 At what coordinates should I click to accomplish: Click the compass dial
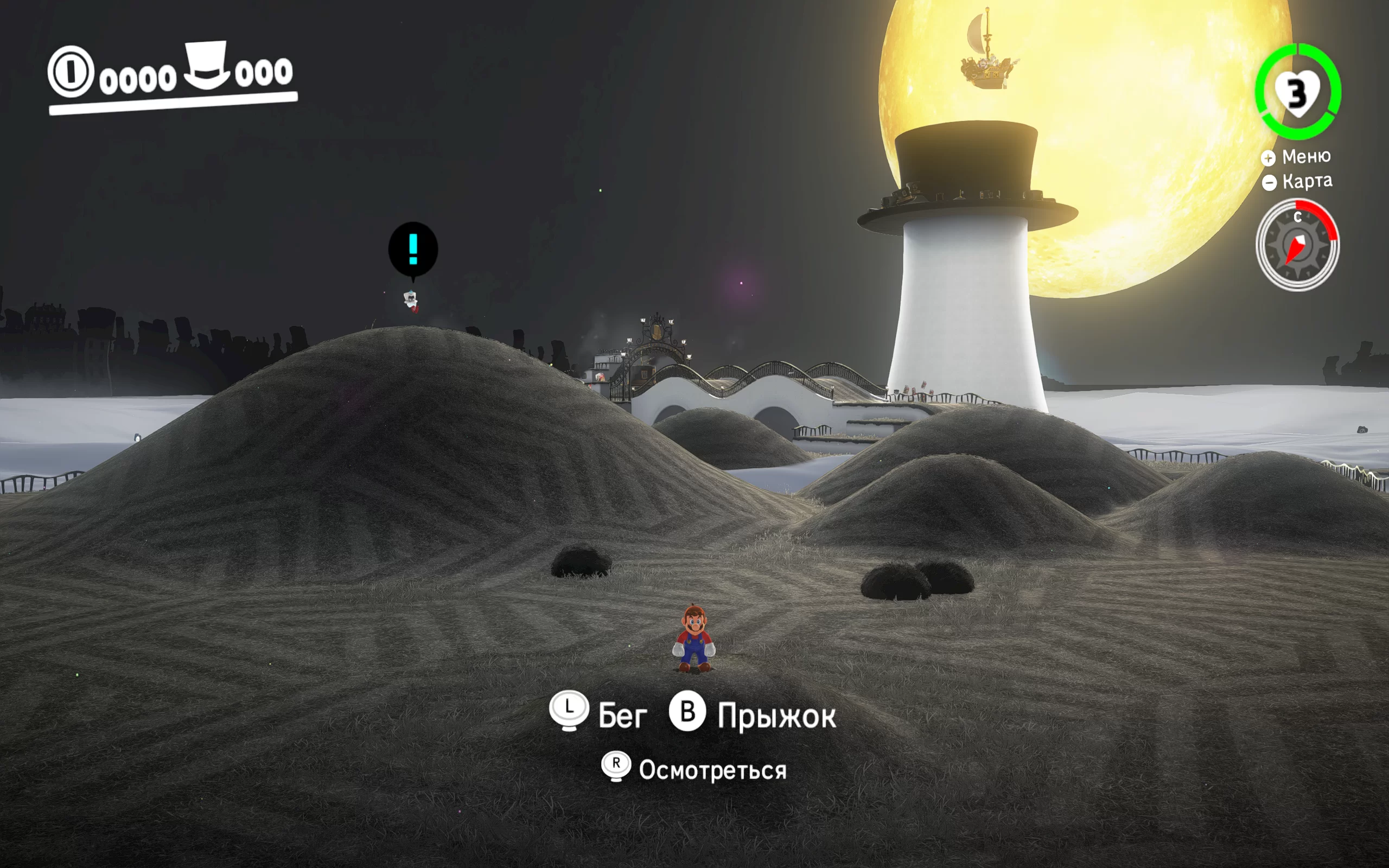pyautogui.click(x=1297, y=245)
